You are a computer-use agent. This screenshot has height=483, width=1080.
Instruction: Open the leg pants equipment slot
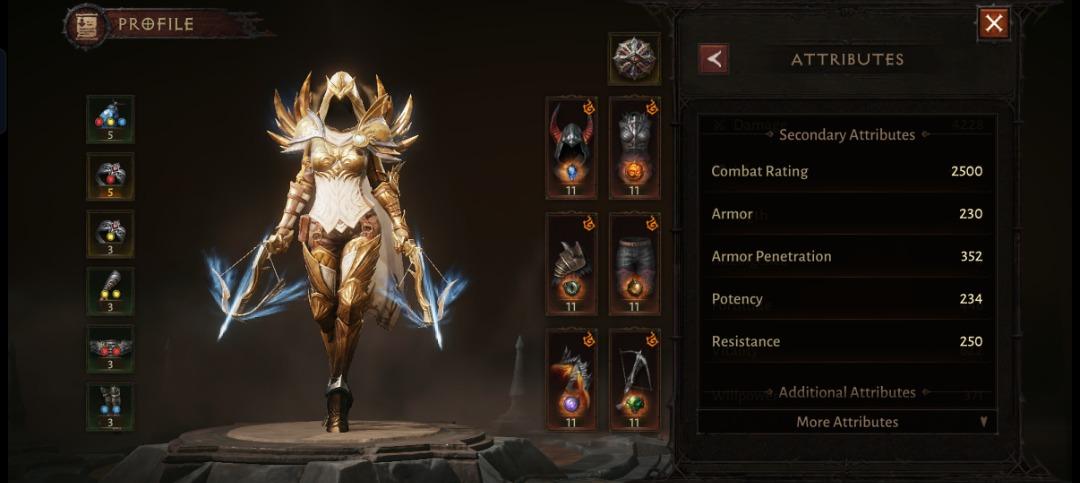(634, 264)
